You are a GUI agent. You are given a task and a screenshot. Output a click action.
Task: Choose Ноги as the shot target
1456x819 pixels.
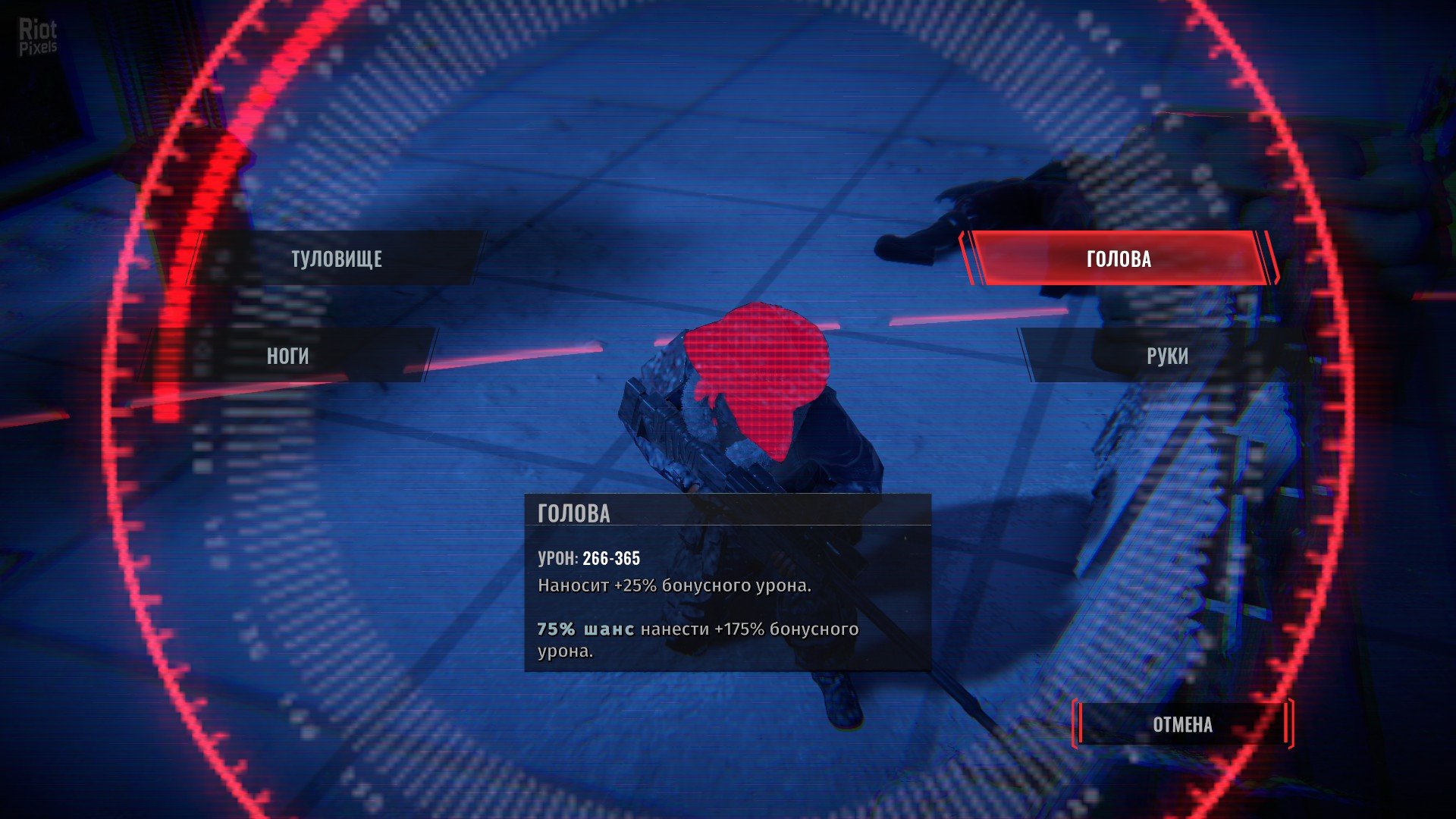point(287,356)
